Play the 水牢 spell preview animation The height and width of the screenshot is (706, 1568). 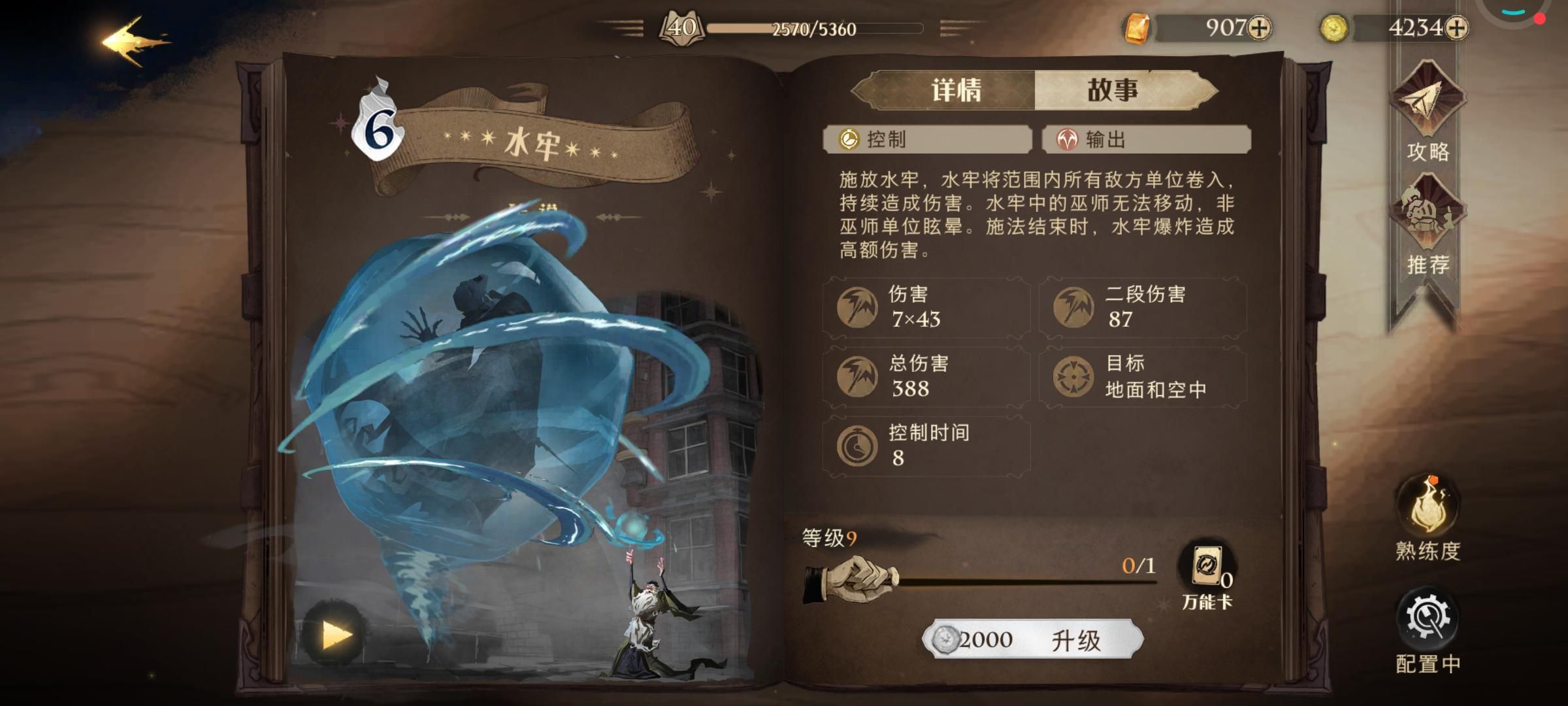[x=335, y=631]
